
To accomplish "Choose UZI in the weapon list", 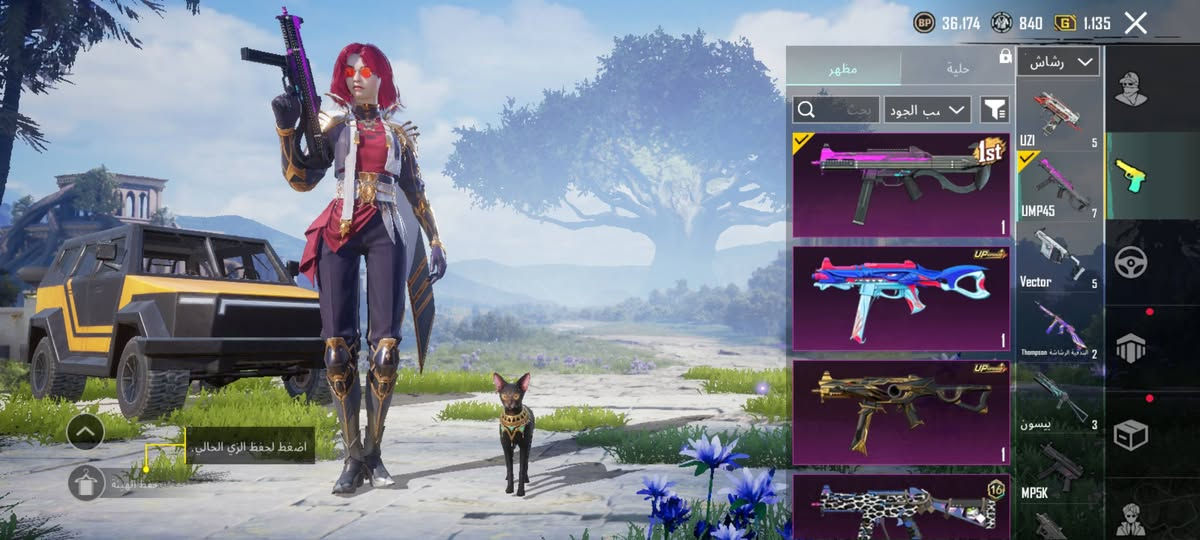I will (1059, 116).
